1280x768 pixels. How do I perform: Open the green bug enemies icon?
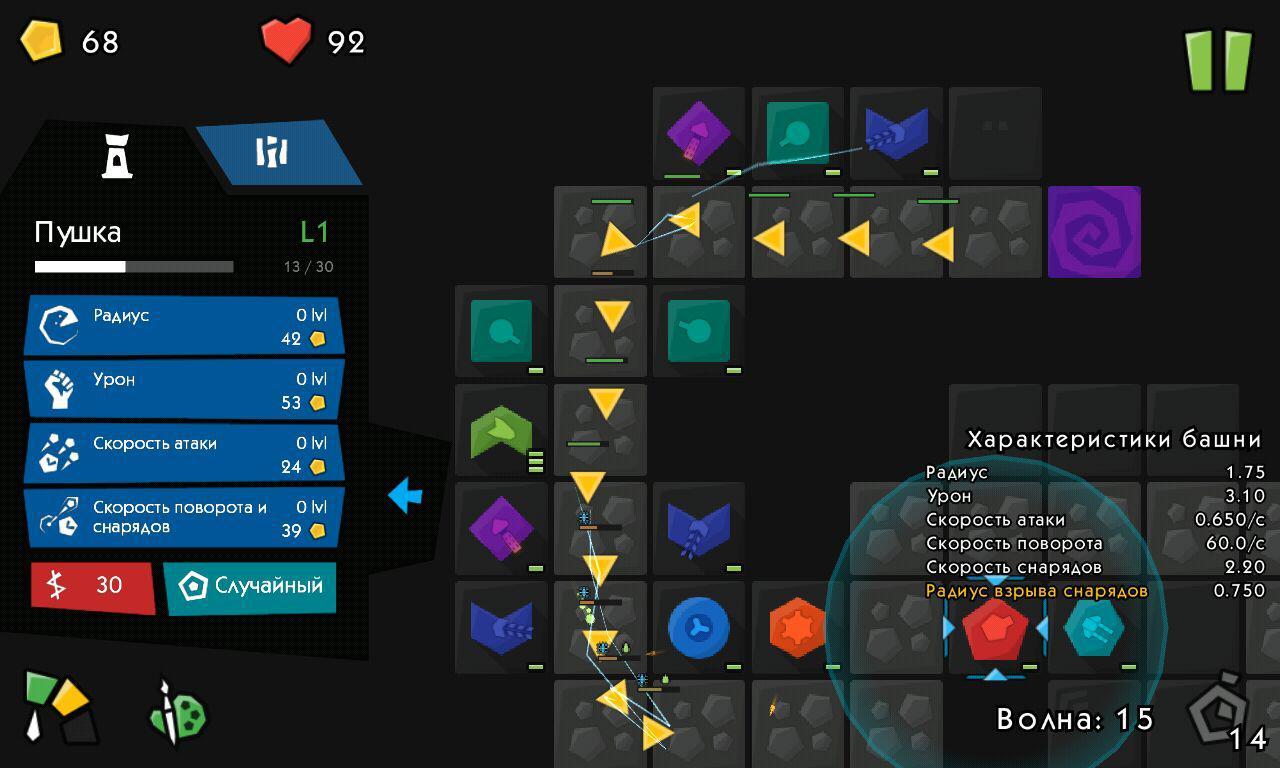[x=178, y=713]
